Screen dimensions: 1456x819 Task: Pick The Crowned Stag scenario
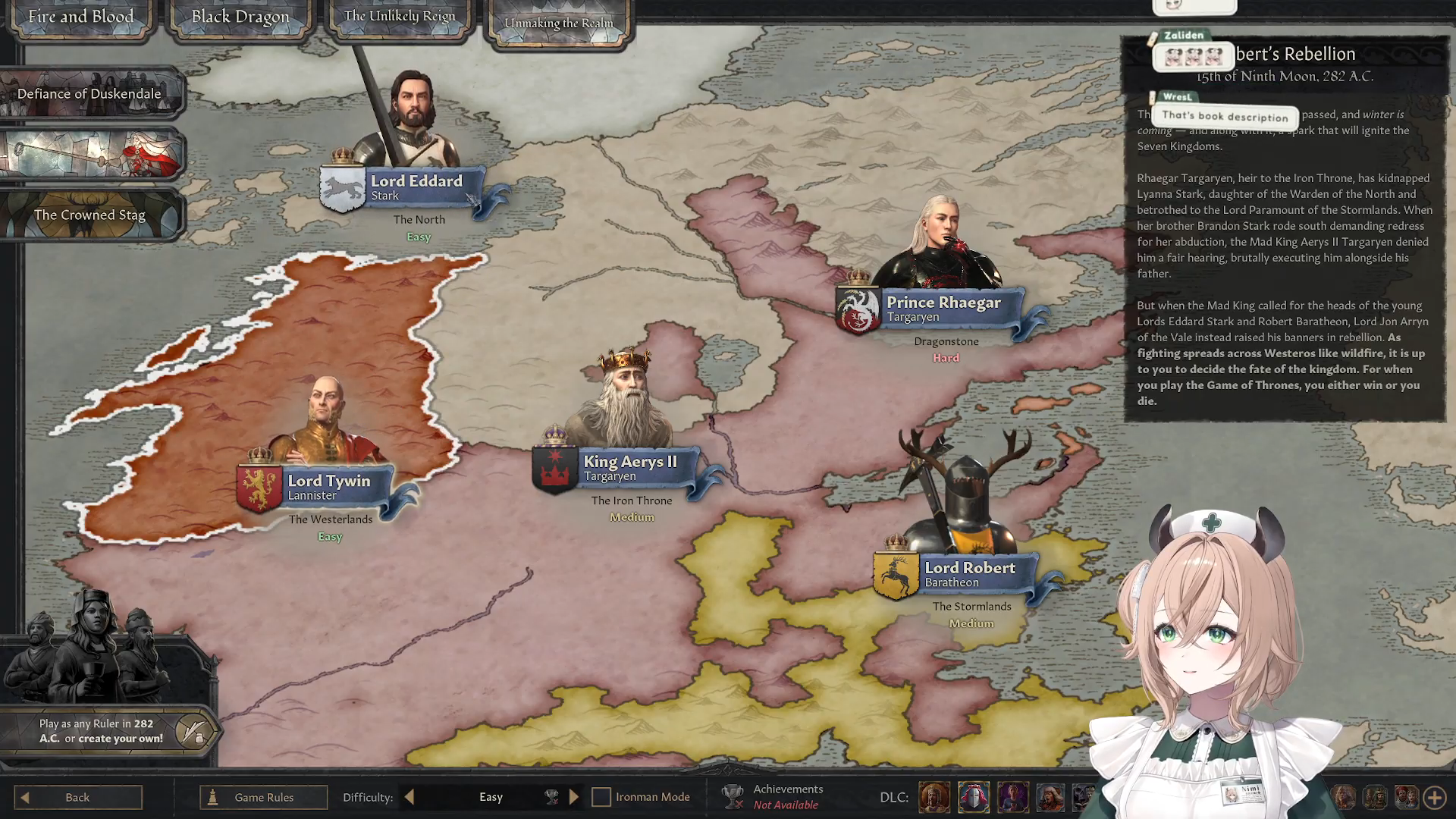[89, 215]
